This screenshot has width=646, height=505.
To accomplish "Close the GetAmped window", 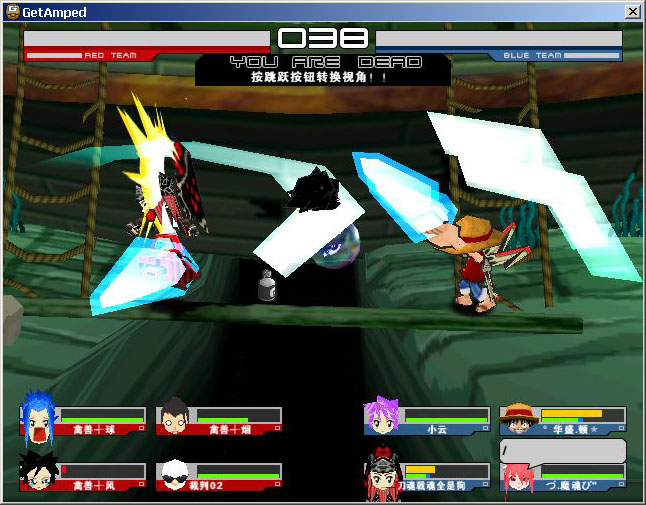I will coord(632,11).
